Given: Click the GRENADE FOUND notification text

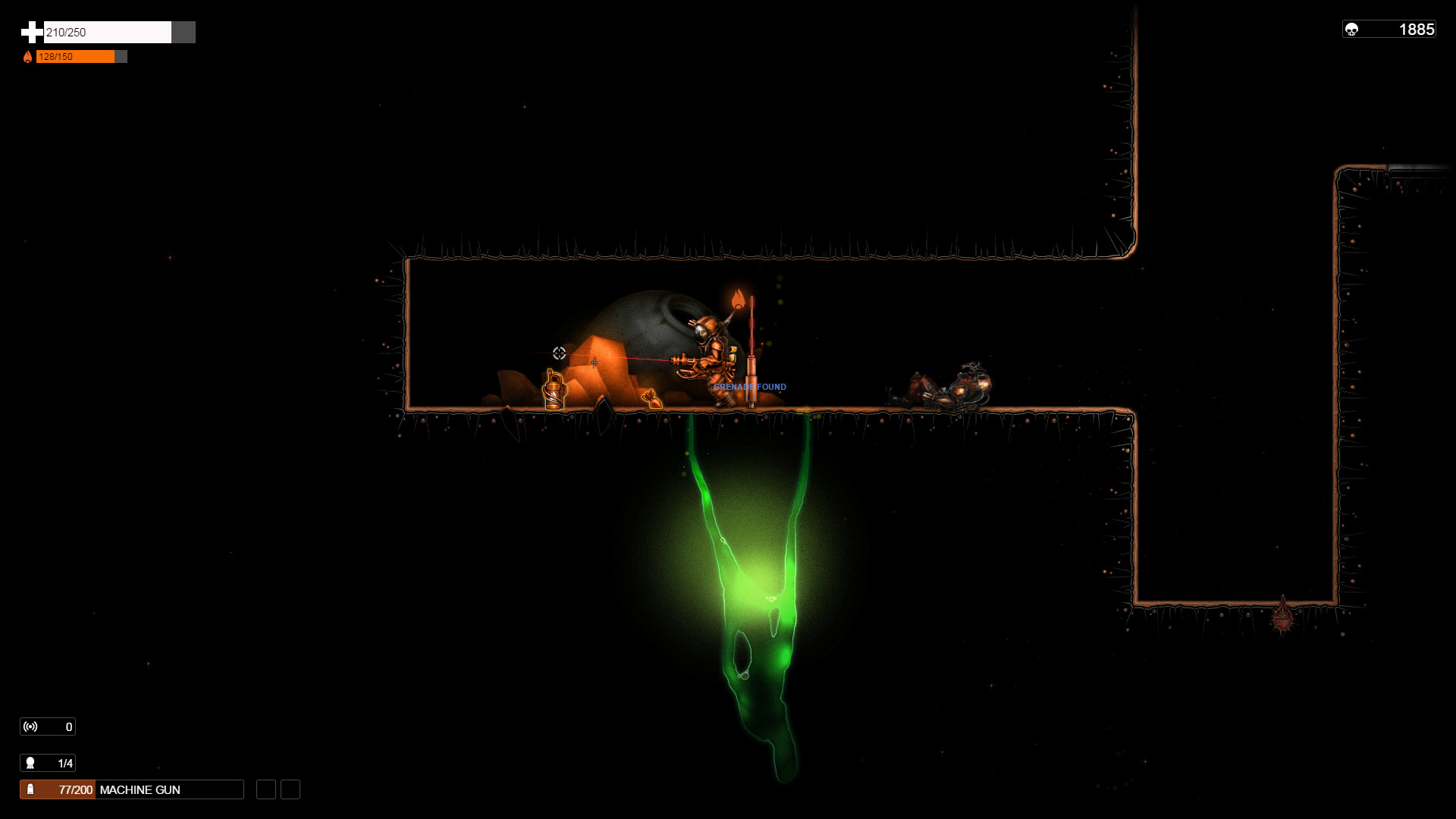Looking at the screenshot, I should [749, 386].
